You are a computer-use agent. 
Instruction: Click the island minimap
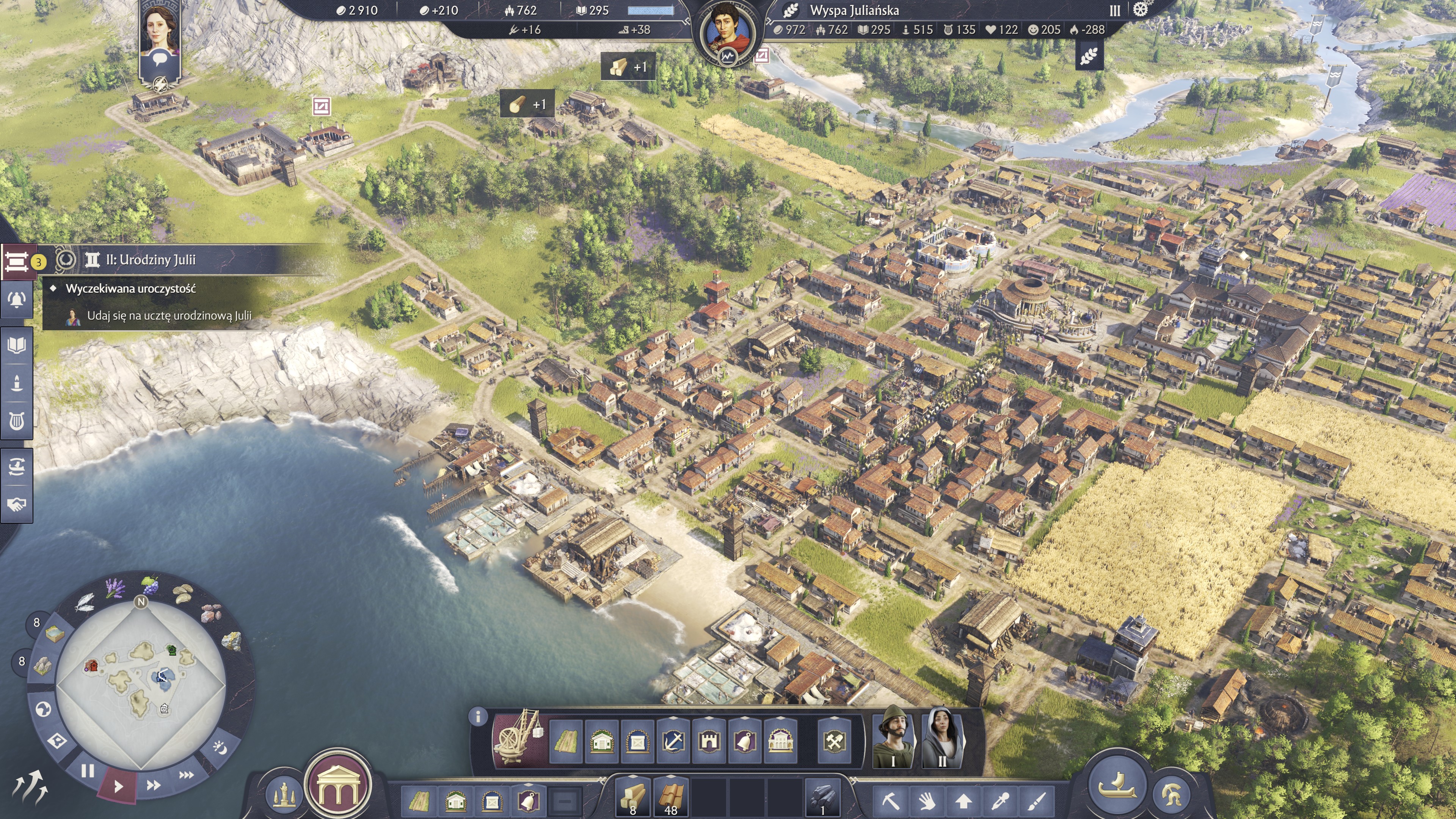click(141, 683)
